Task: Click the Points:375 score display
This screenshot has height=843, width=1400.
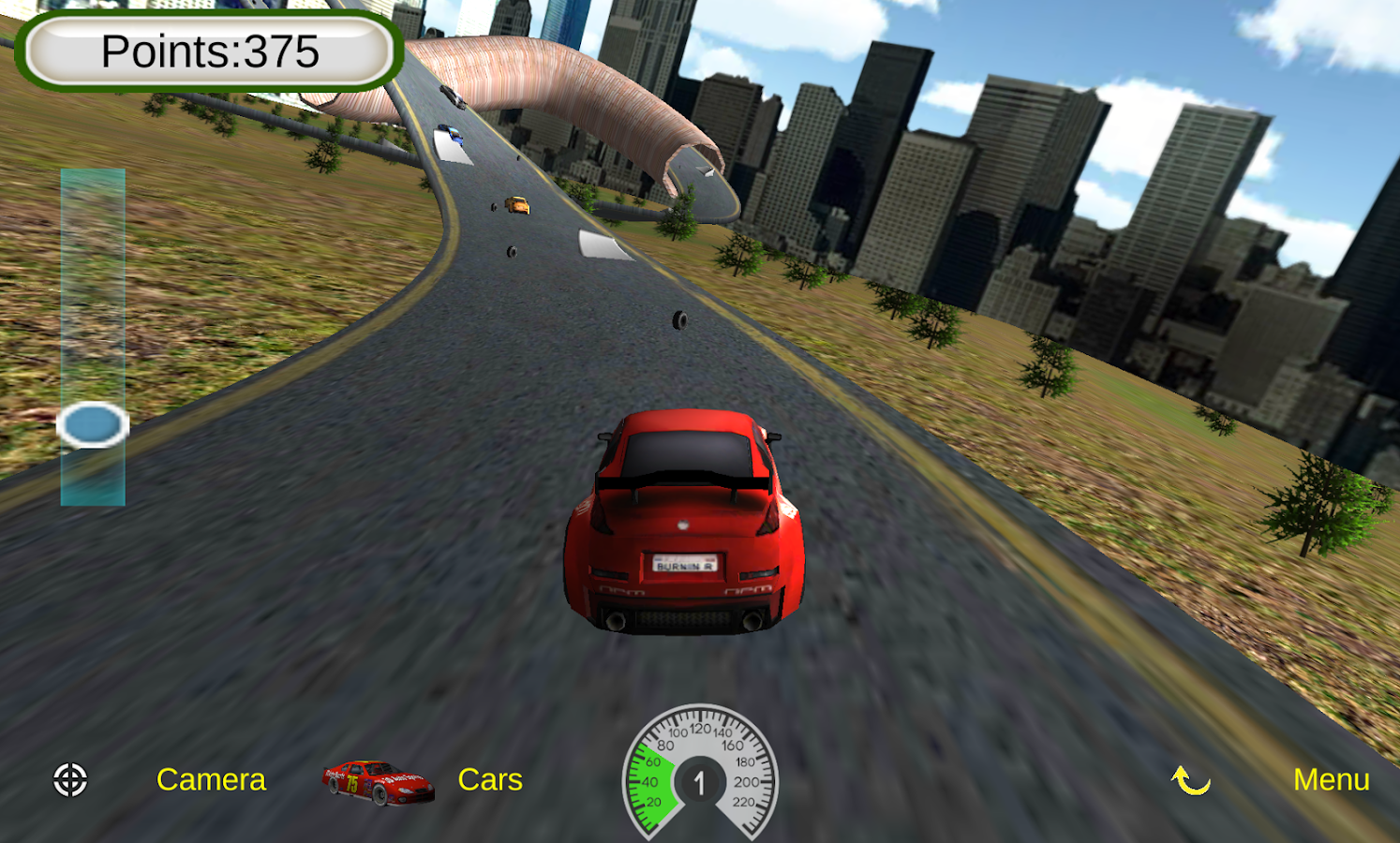Action: tap(208, 52)
